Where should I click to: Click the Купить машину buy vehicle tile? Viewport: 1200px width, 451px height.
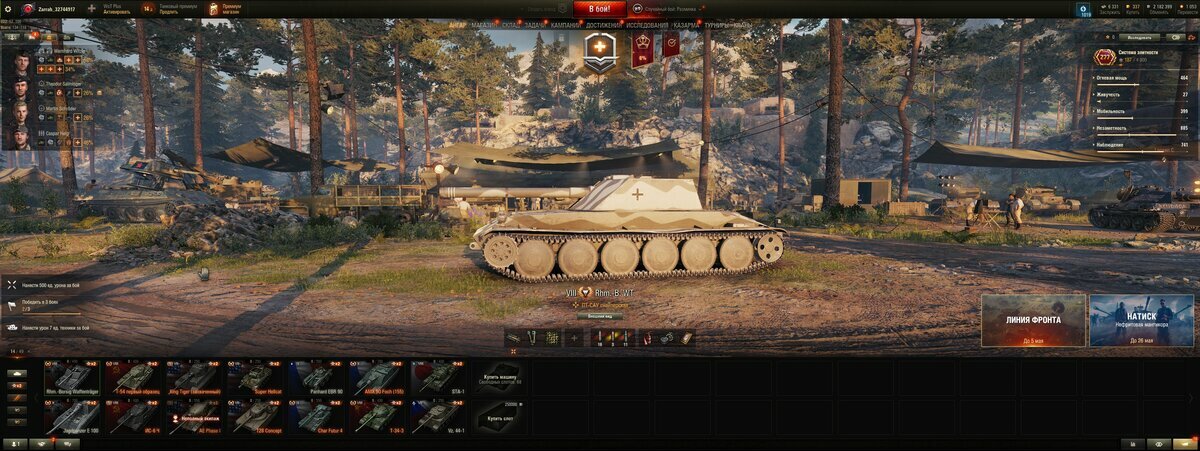pyautogui.click(x=500, y=377)
